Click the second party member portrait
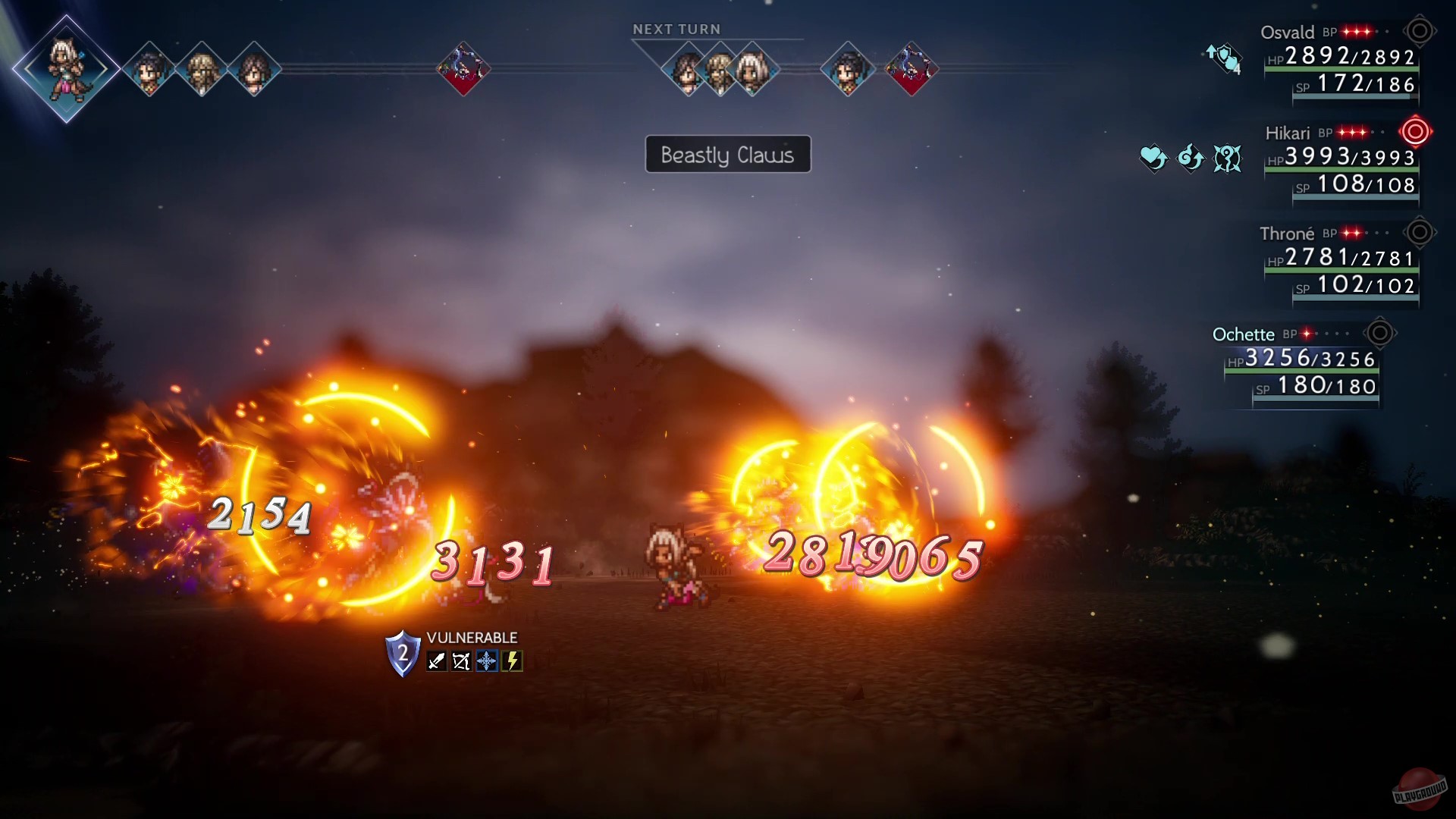This screenshot has height=819, width=1456. pos(149,69)
